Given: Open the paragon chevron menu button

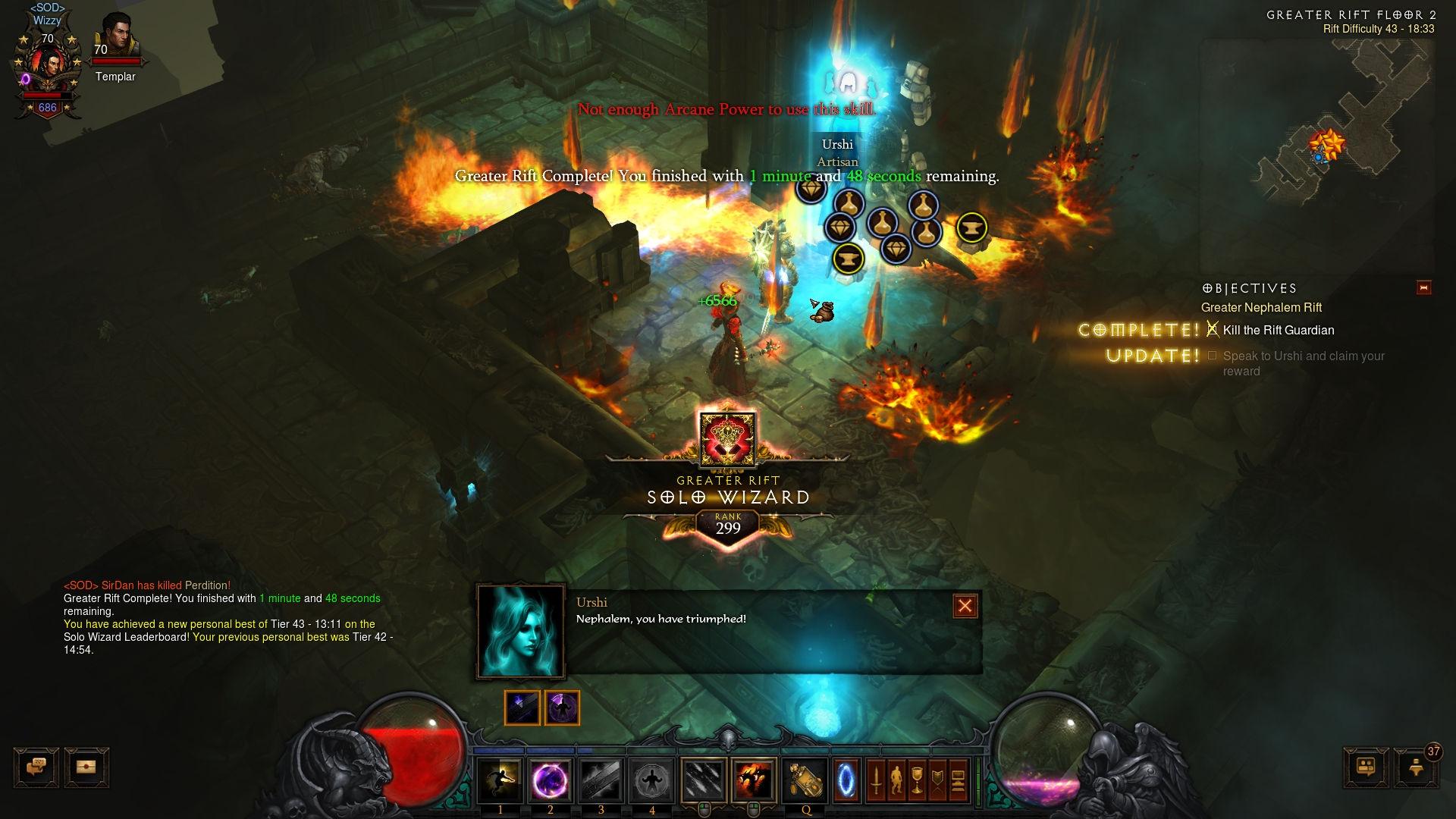Looking at the screenshot, I should click(937, 780).
